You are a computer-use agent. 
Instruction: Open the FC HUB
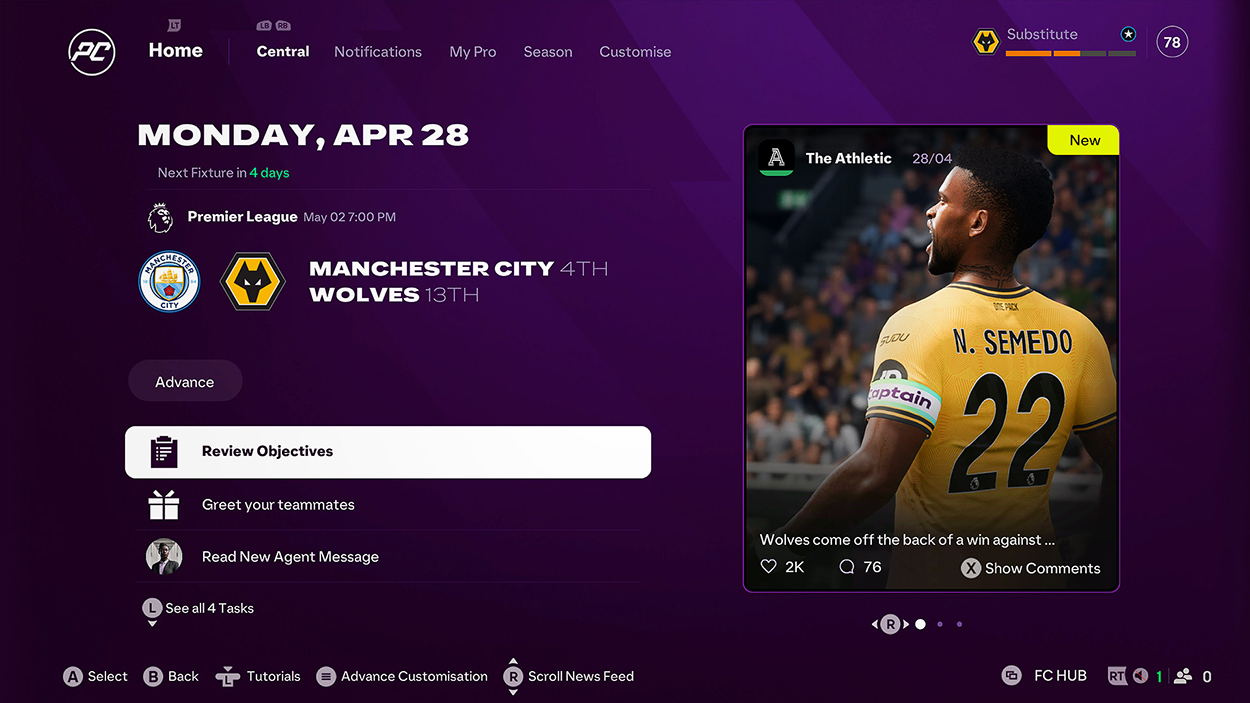point(1046,676)
